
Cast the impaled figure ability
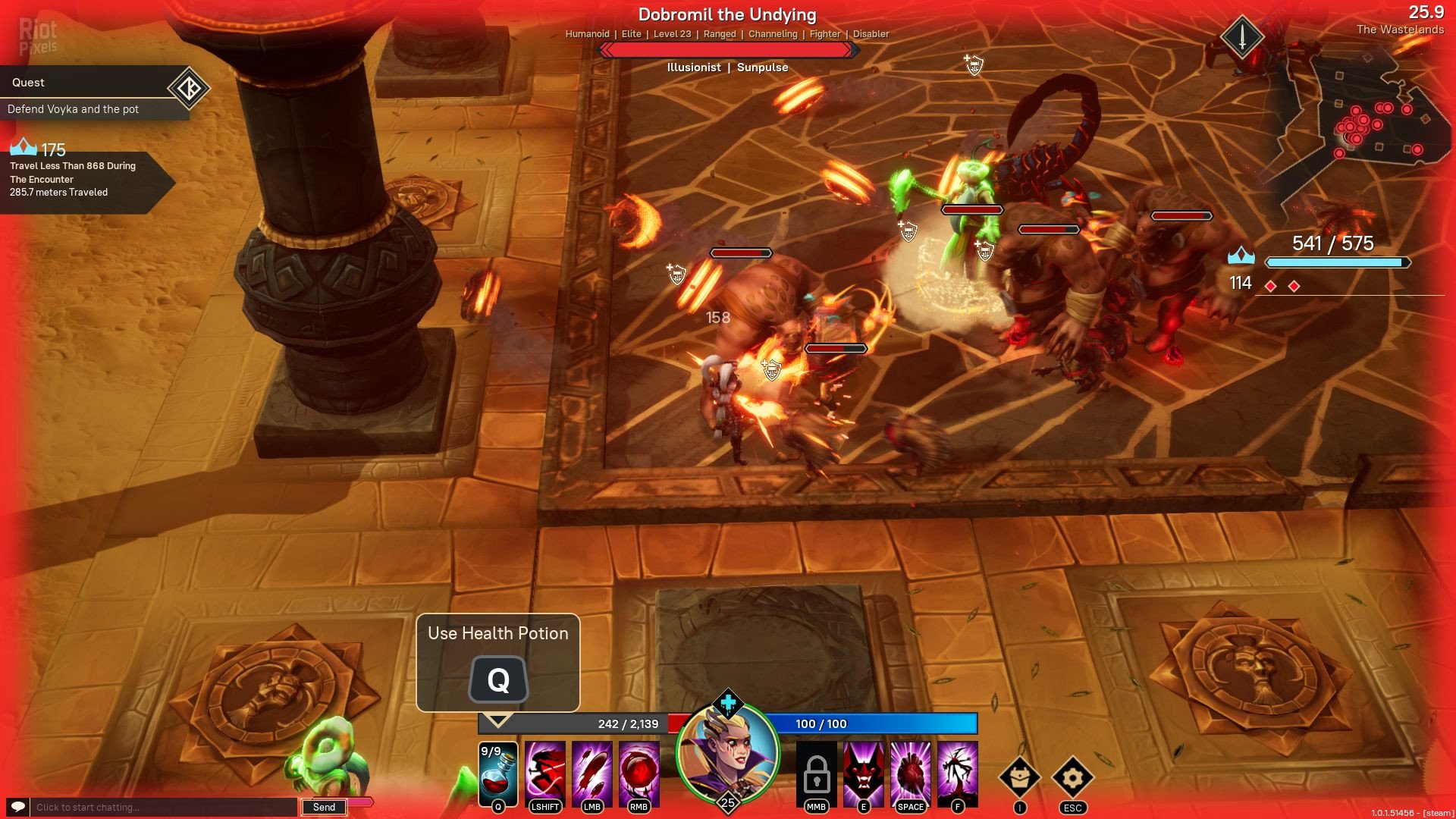958,774
